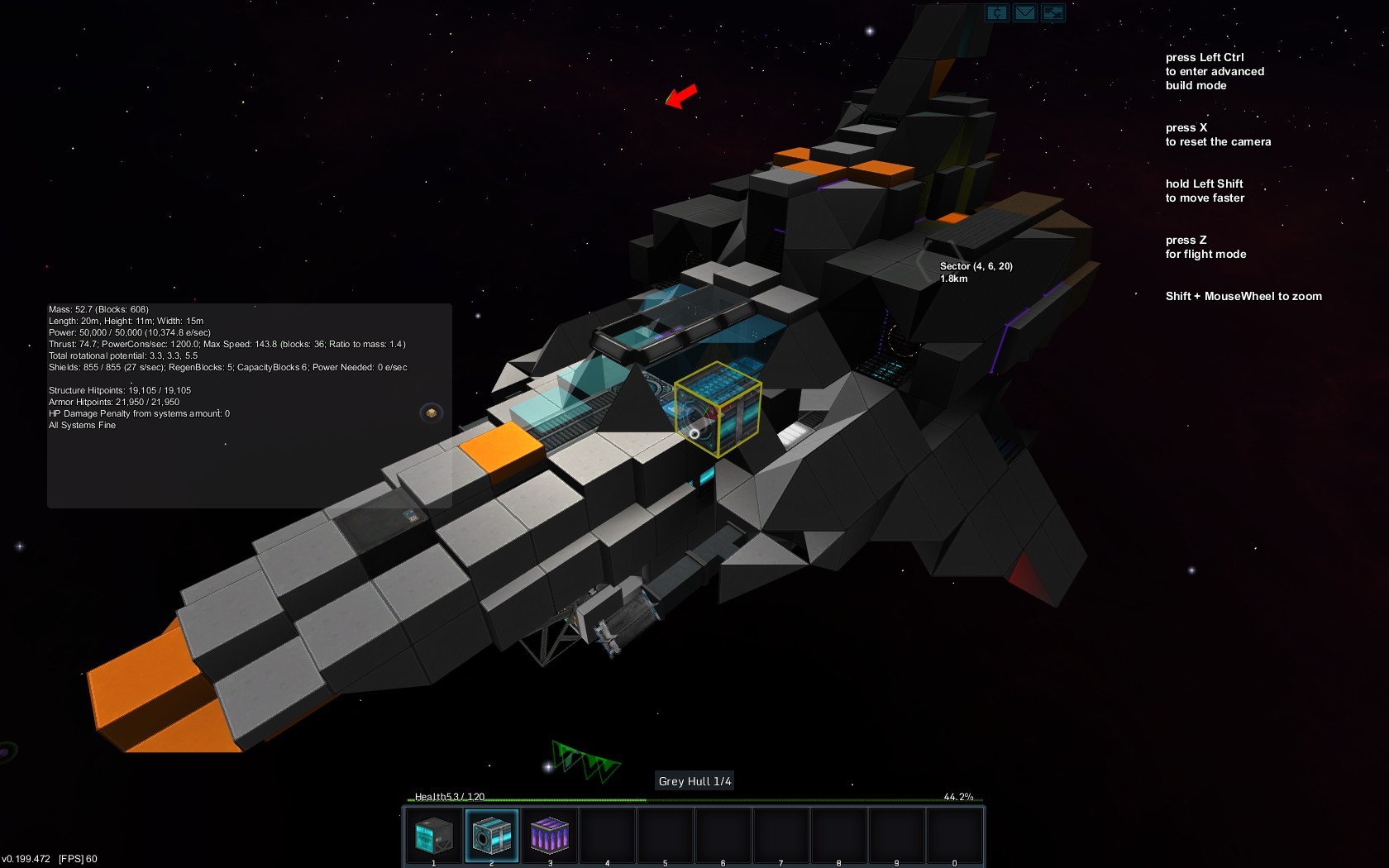
Task: Open the trade arrows icon
Action: click(x=1052, y=12)
